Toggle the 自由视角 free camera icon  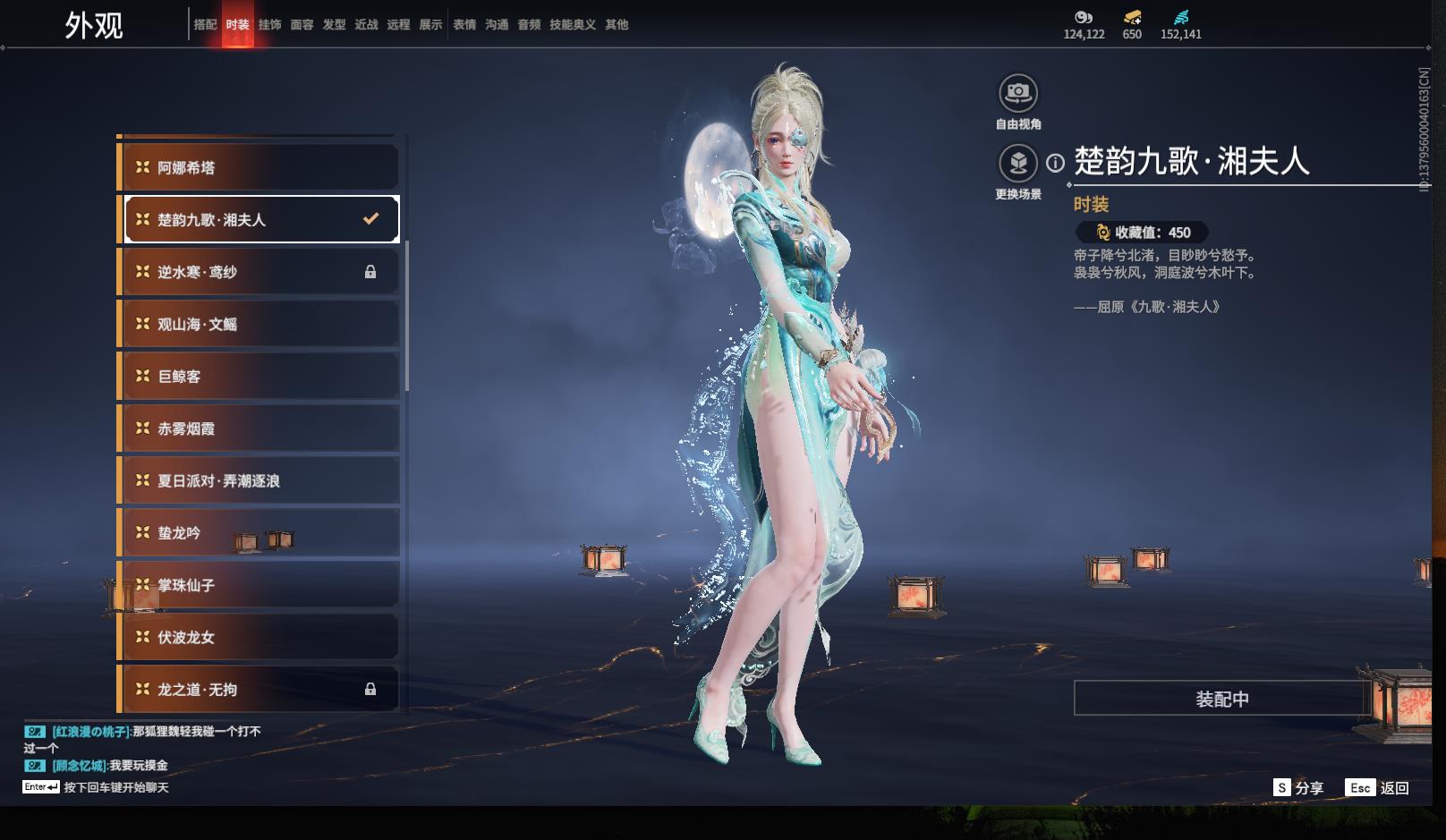1017,93
